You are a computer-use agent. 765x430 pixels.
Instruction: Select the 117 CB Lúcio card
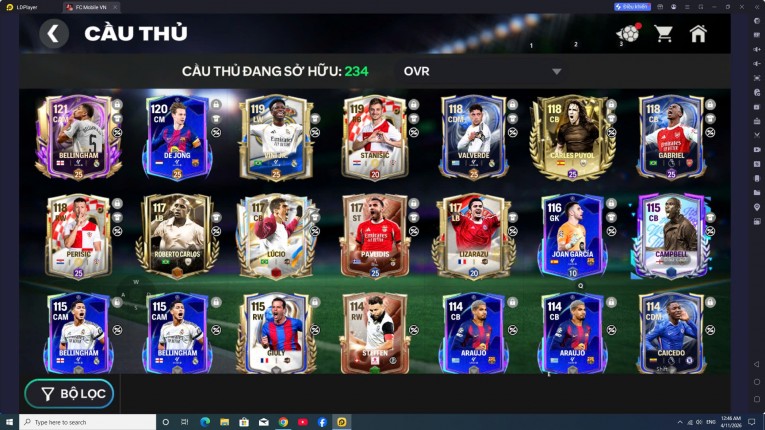275,237
